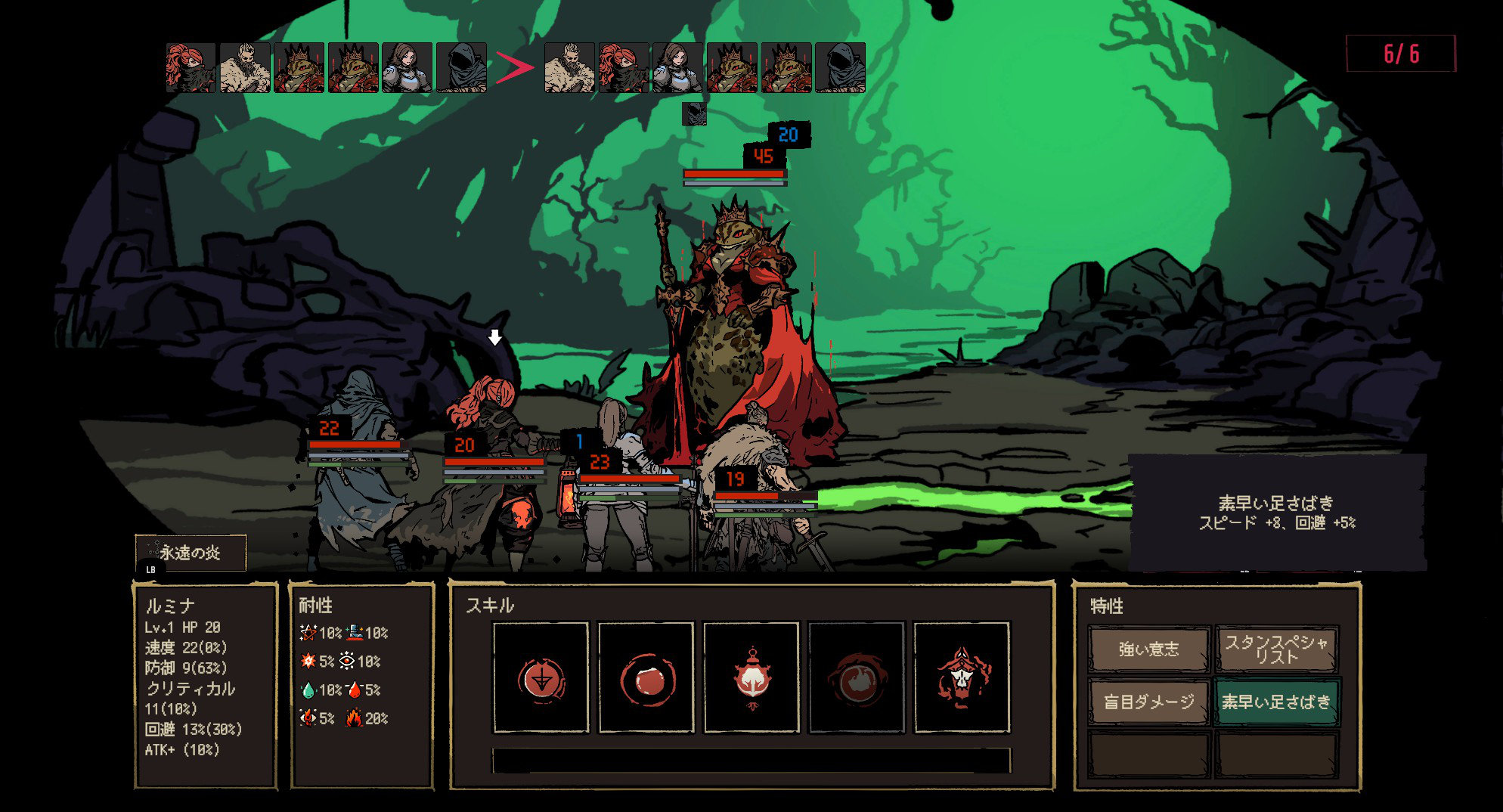Screen dimensions: 1503x812
Task: Show the スタンスペシャリスト trait details
Action: [x=1276, y=649]
